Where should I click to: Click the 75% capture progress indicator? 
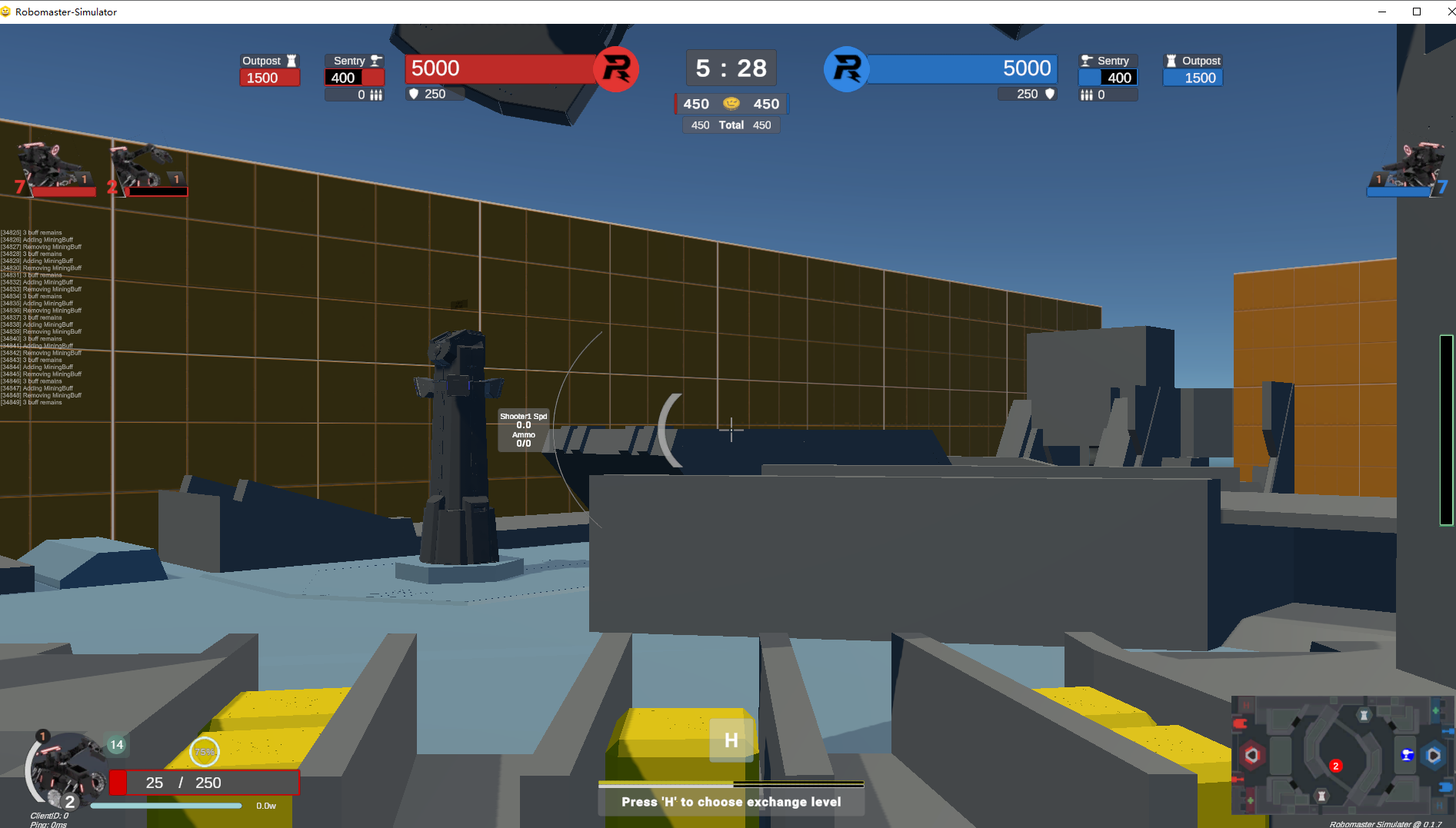(204, 752)
